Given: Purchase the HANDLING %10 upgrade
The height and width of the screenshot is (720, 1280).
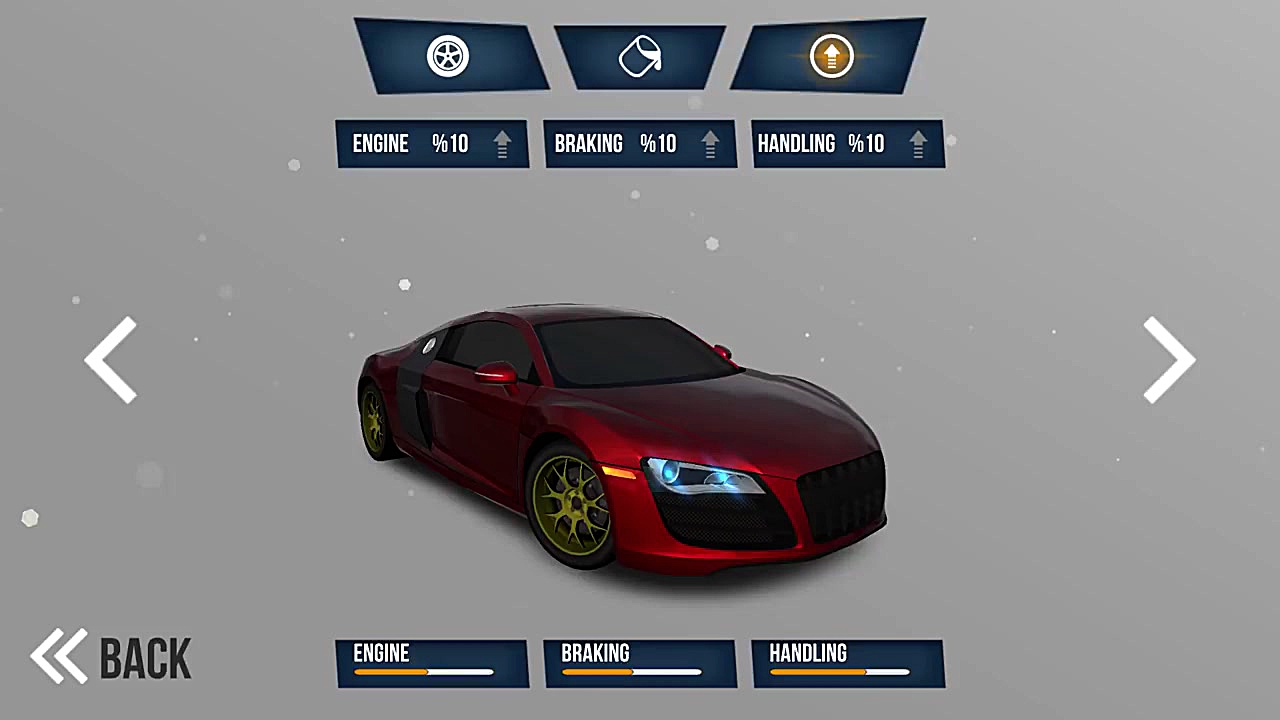Looking at the screenshot, I should pos(847,143).
